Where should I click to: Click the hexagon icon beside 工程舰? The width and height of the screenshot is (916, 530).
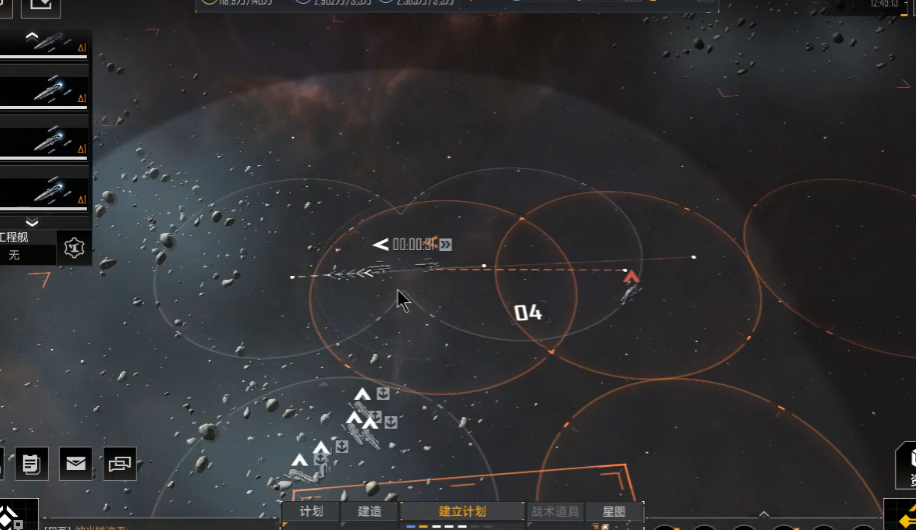pos(73,246)
